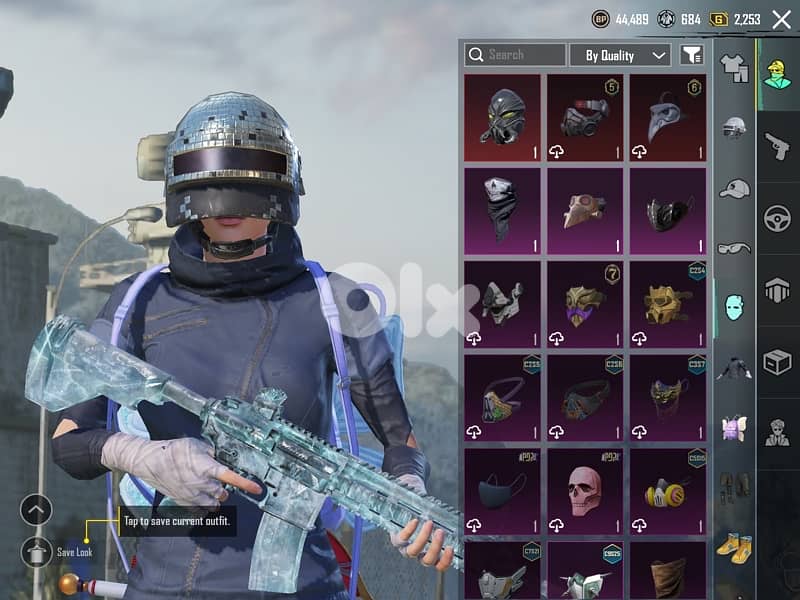
Task: Open the item filter funnel button
Action: click(691, 55)
